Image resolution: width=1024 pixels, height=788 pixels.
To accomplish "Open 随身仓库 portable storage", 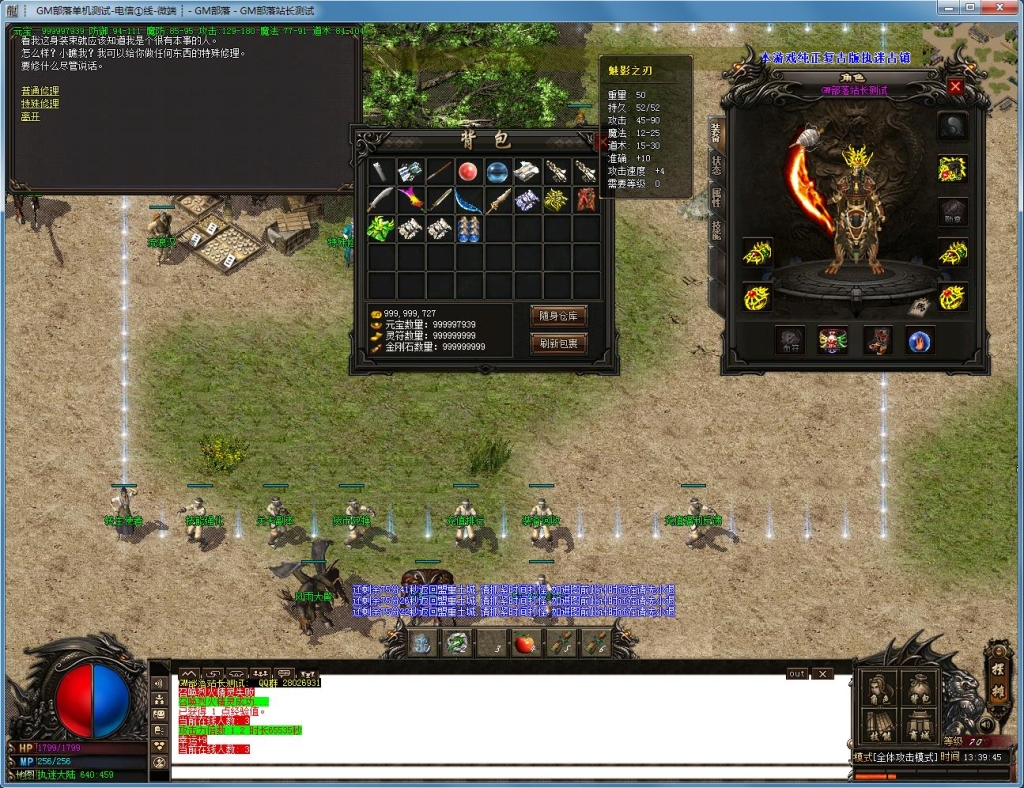I will [558, 316].
